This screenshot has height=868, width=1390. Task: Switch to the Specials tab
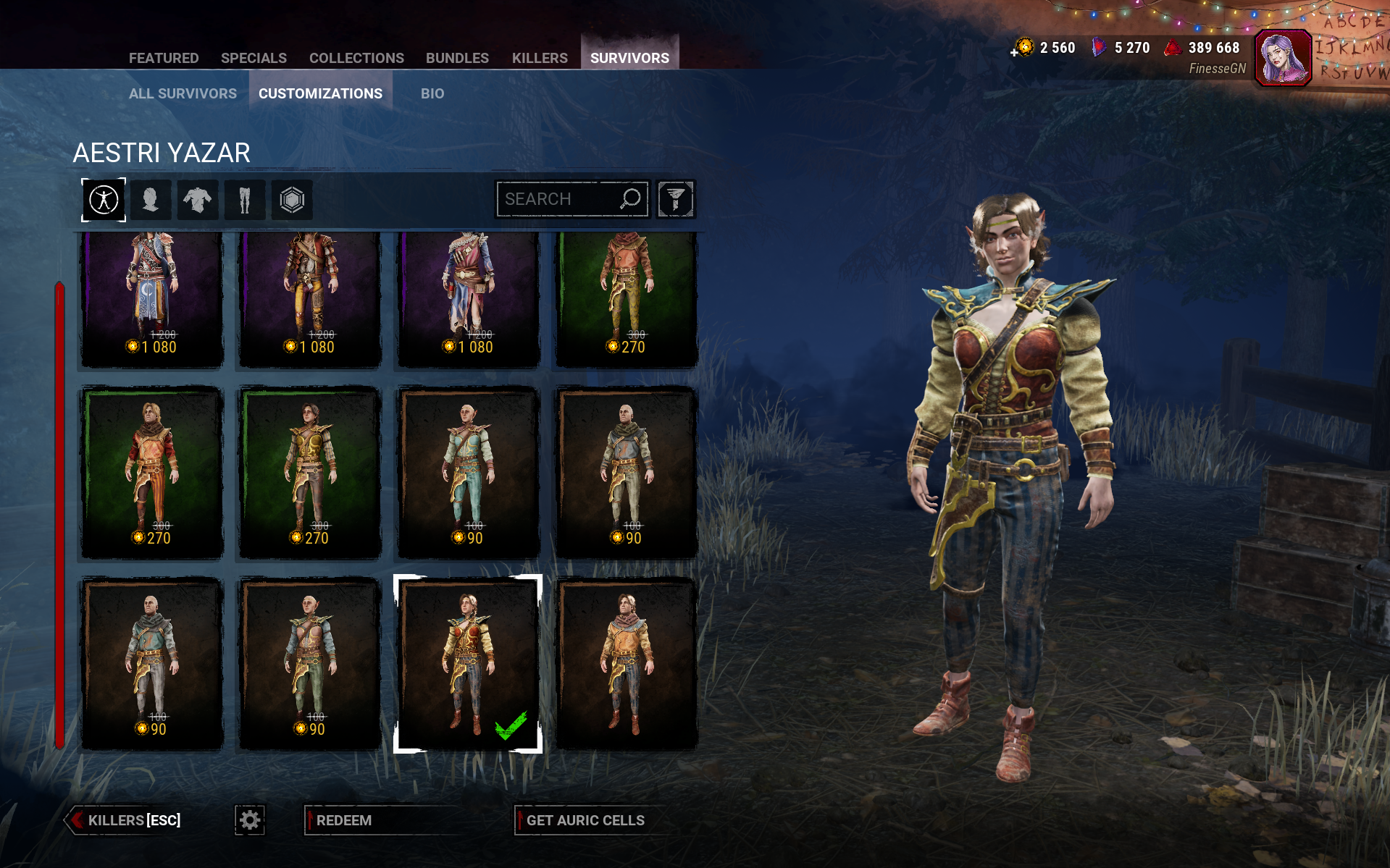[x=254, y=58]
